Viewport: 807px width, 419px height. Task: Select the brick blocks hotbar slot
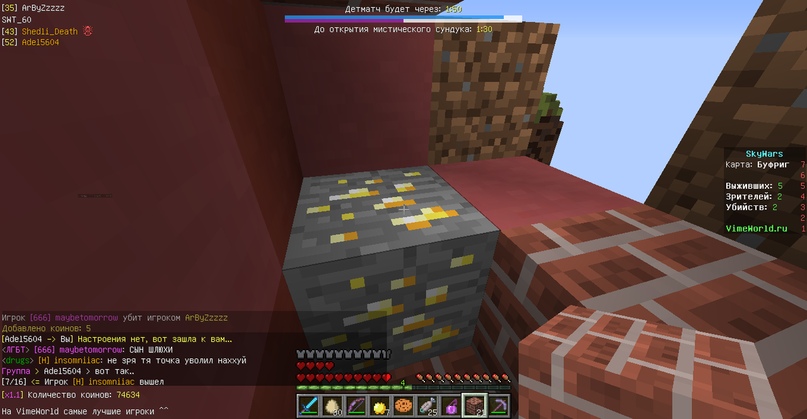473,406
